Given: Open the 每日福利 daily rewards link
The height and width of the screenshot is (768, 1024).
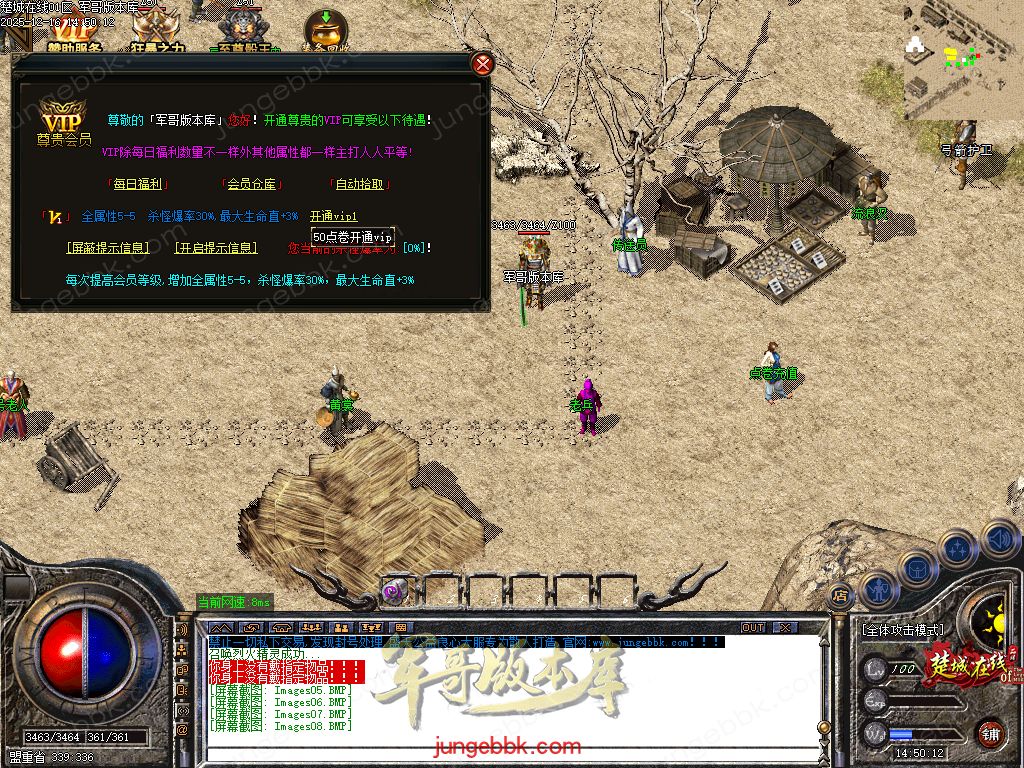Looking at the screenshot, I should (x=138, y=184).
